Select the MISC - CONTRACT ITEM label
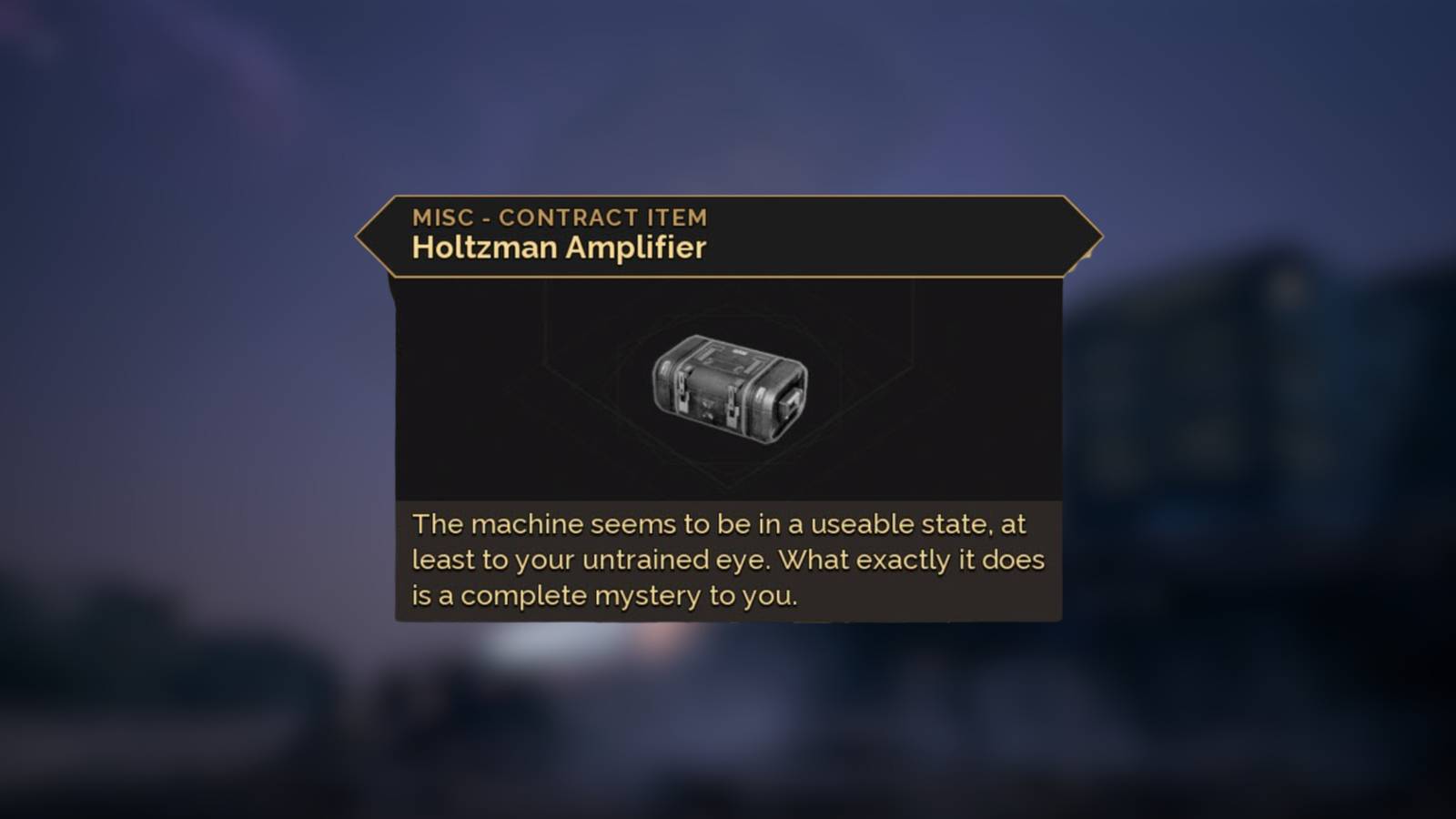 [560, 217]
